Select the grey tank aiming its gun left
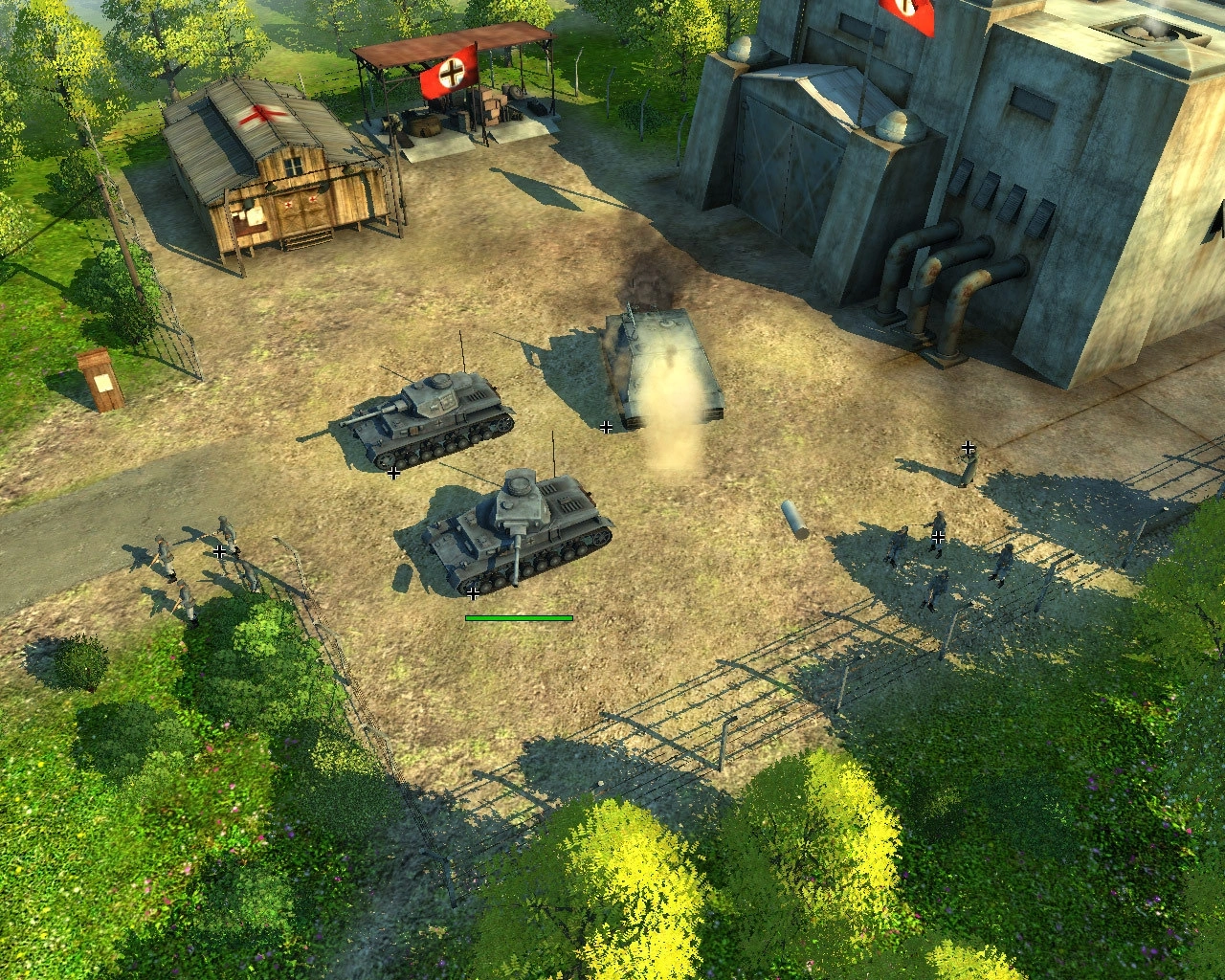 click(433, 421)
